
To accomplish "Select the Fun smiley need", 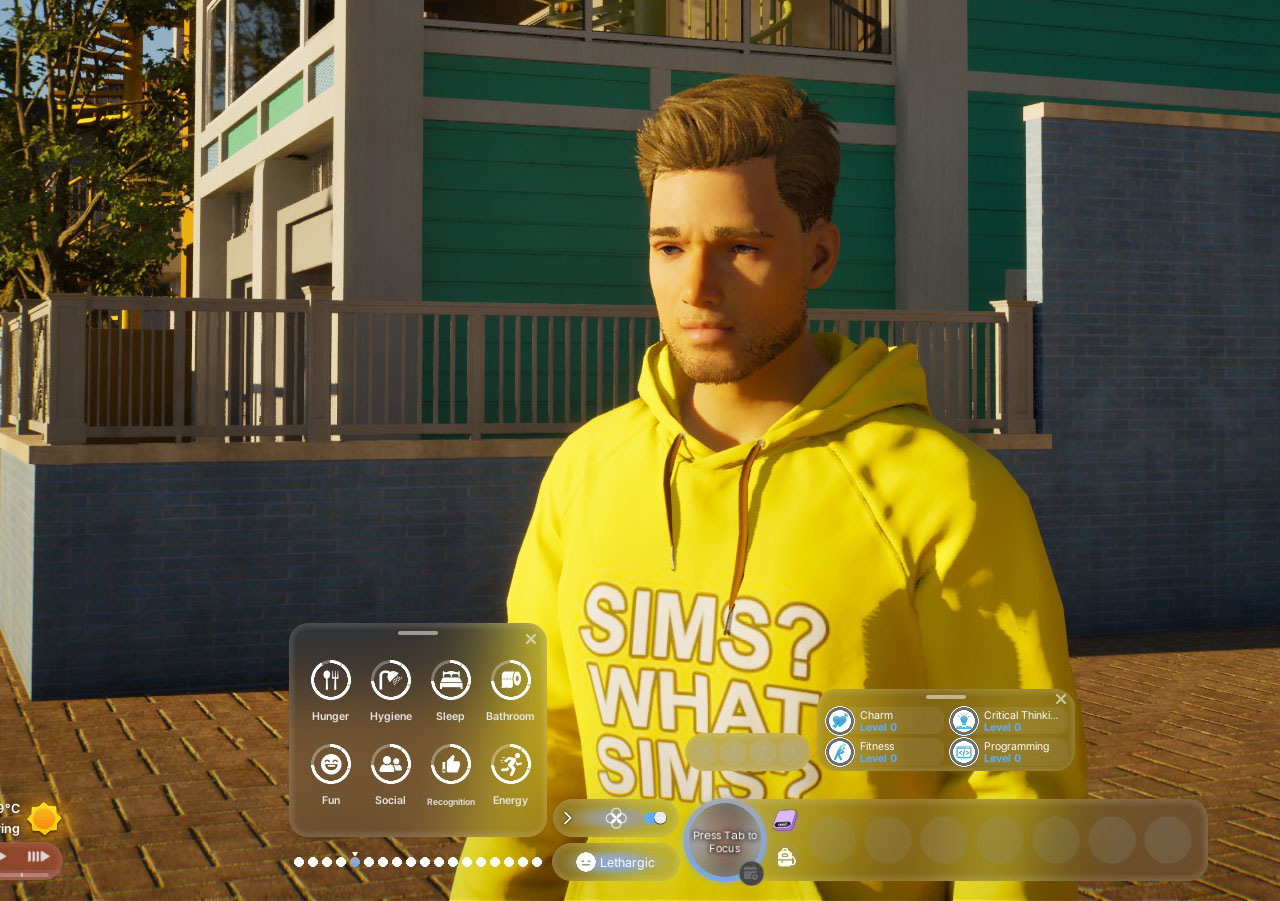I will pyautogui.click(x=330, y=764).
